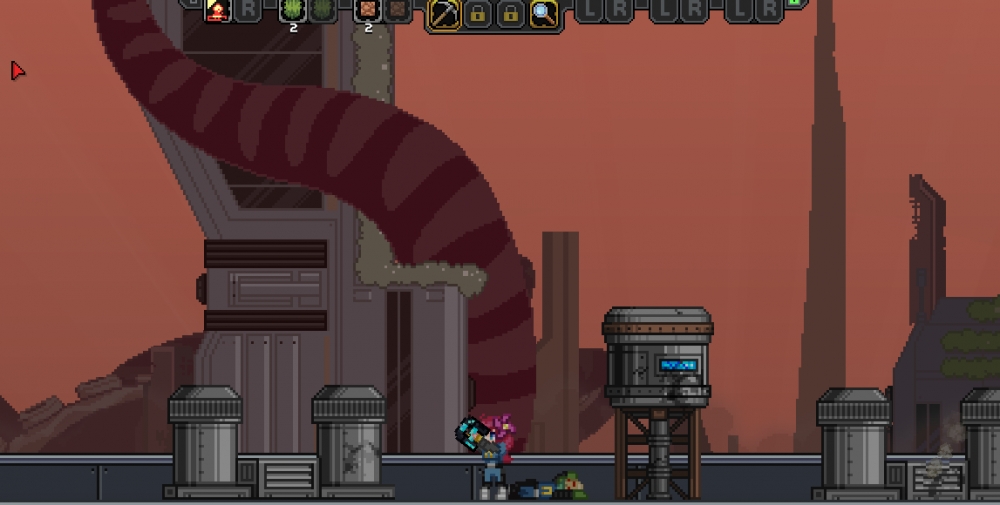Image resolution: width=1000 pixels, height=505 pixels.
Task: Equip the pickaxe matter manipulator tool
Action: (x=444, y=14)
